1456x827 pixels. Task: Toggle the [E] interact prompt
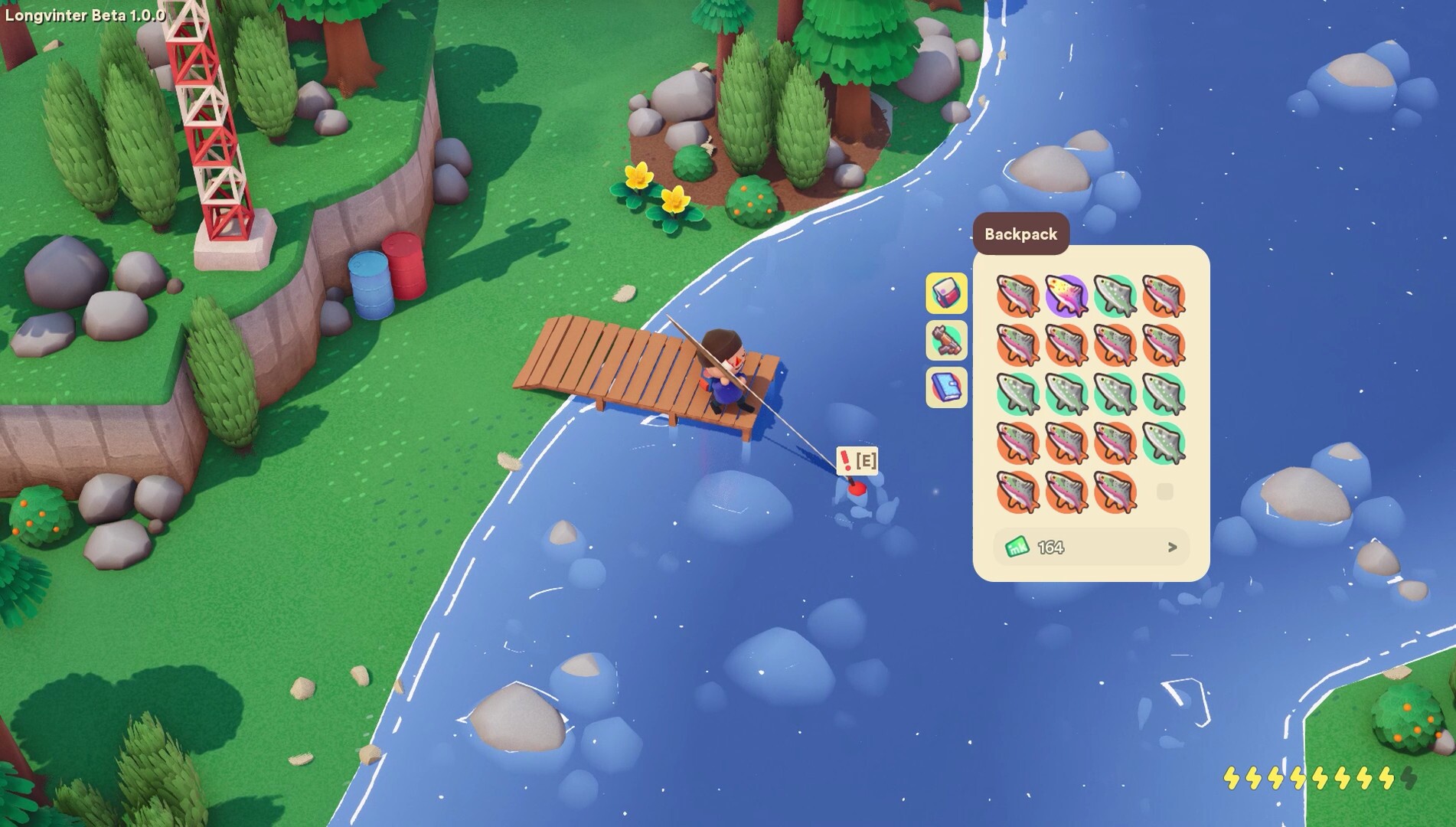point(866,462)
